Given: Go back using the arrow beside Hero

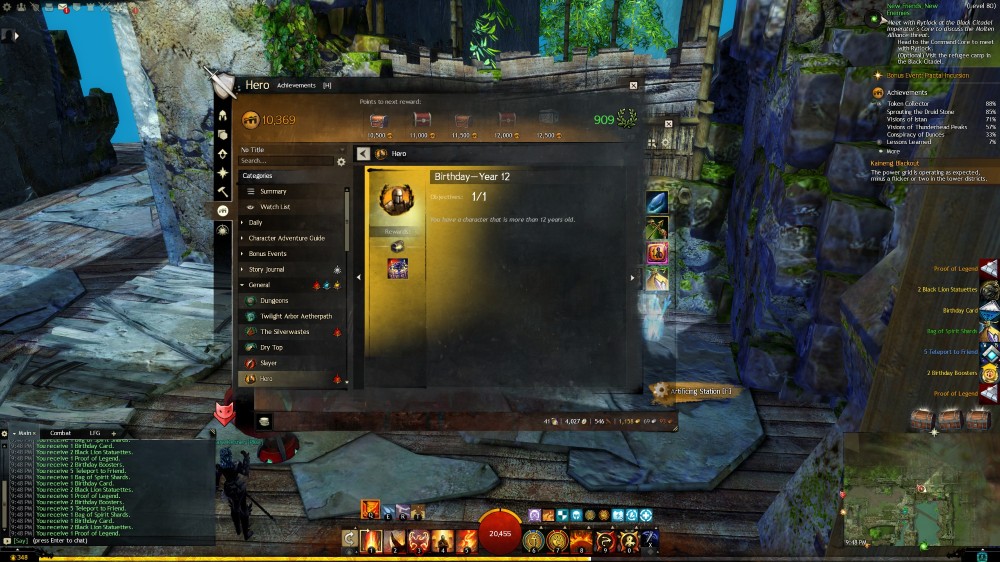Looking at the screenshot, I should coord(364,154).
